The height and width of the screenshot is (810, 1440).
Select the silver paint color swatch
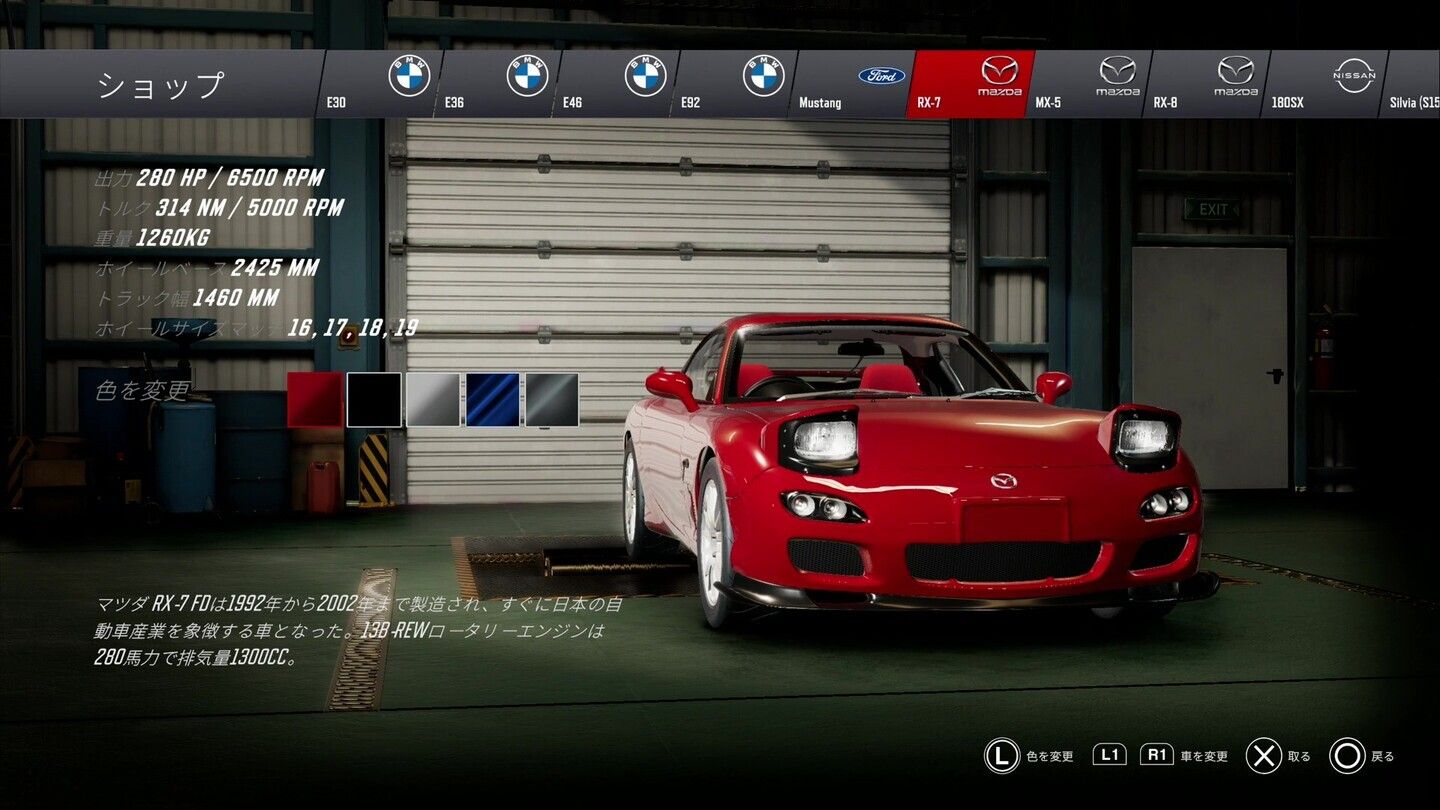tap(433, 400)
